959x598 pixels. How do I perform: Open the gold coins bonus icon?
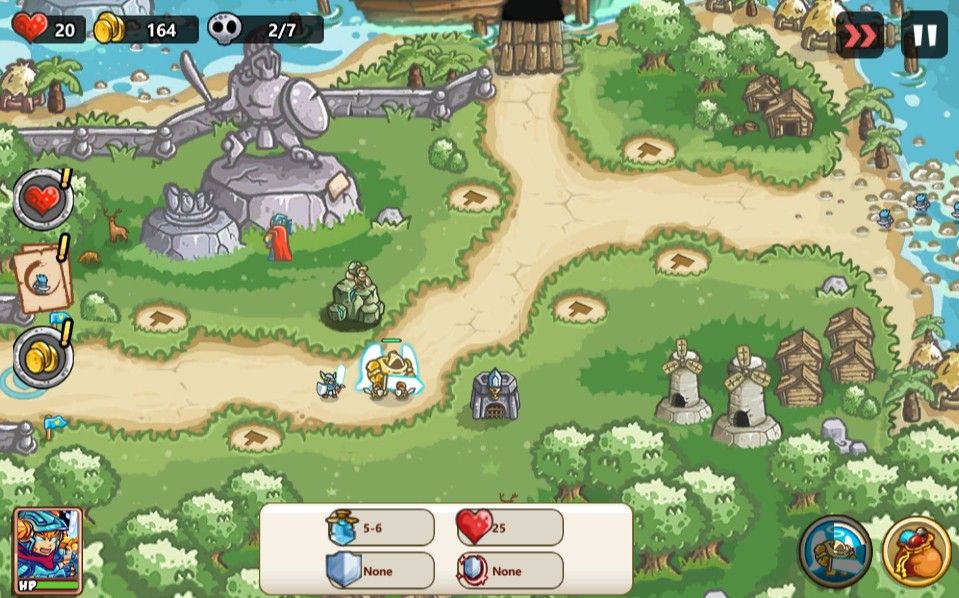42,356
